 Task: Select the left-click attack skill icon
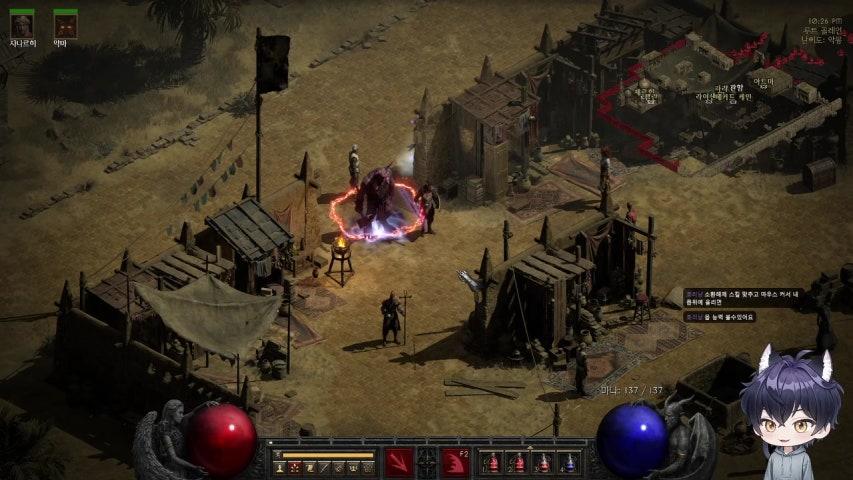coord(399,461)
